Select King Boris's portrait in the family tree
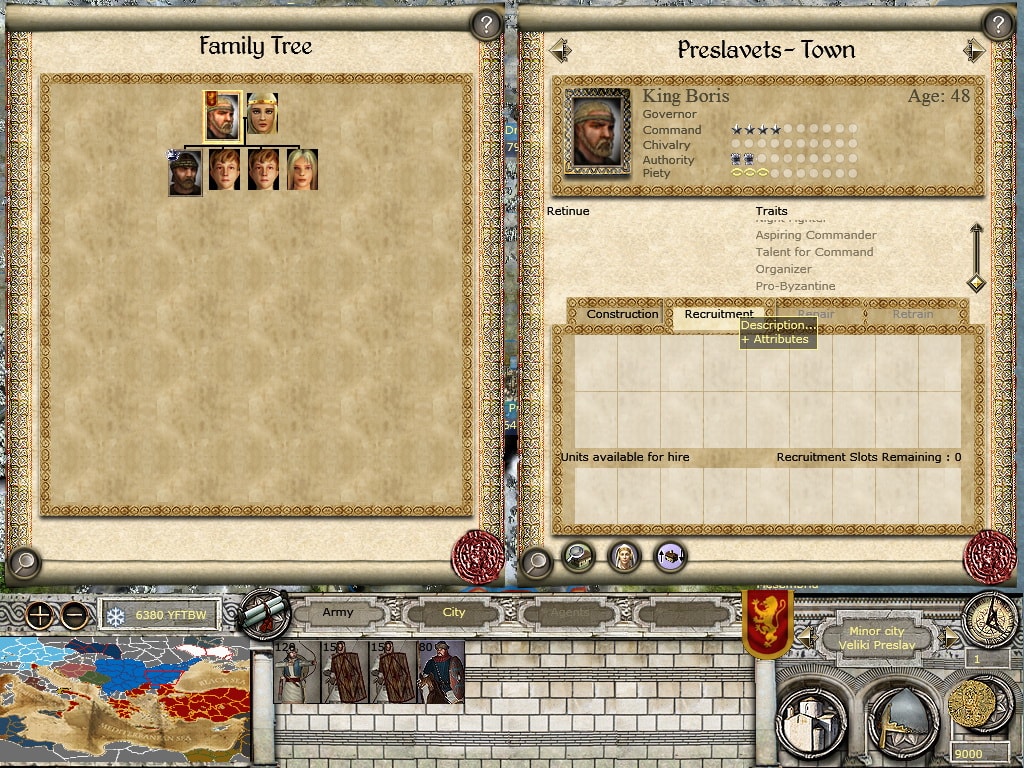Image resolution: width=1024 pixels, height=768 pixels. [x=222, y=116]
